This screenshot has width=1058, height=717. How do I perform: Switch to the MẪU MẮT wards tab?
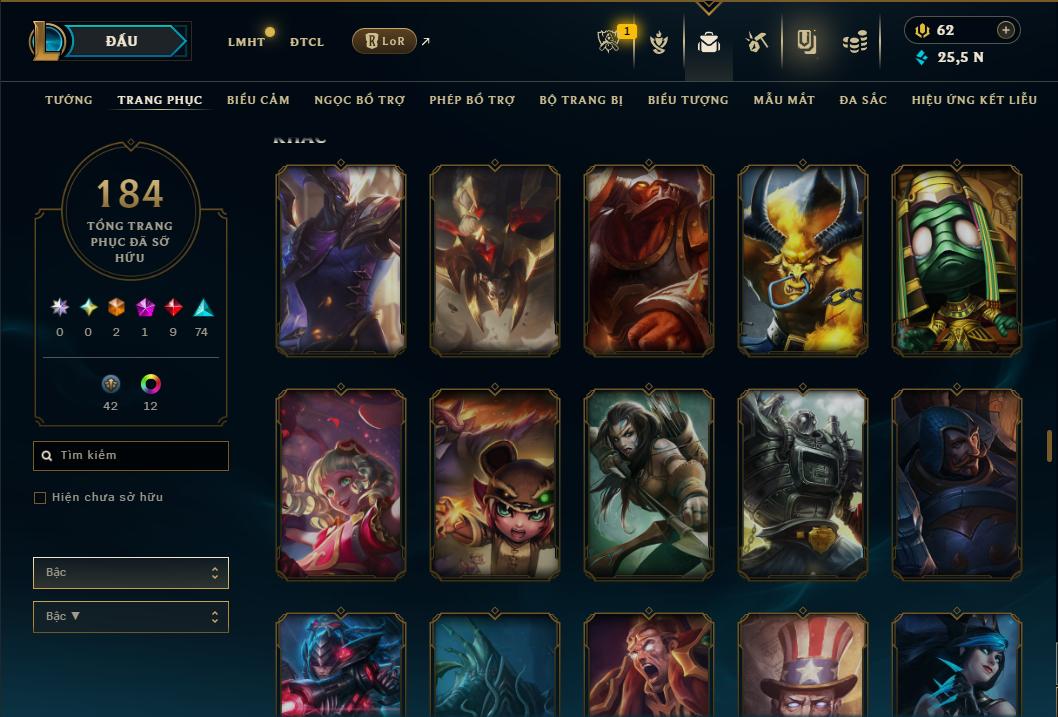click(784, 100)
